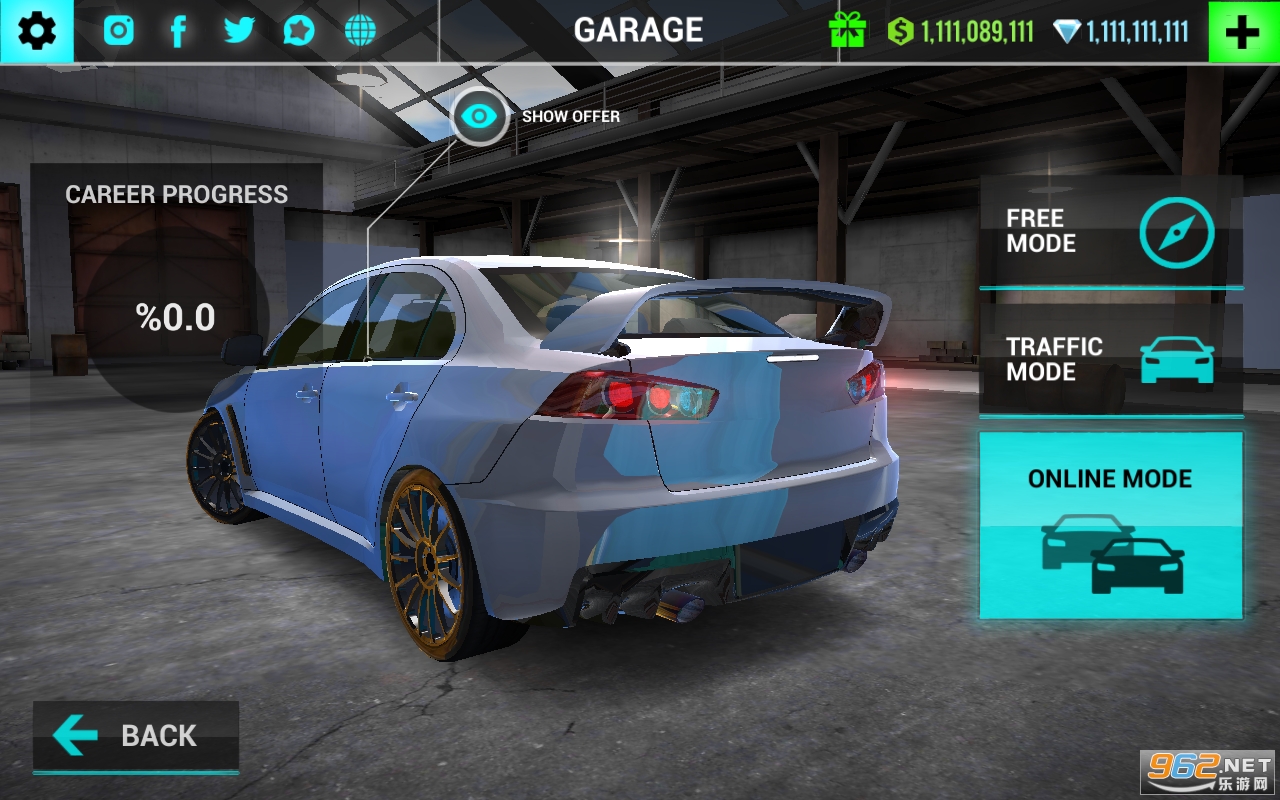
Task: Claim the green gift box
Action: point(847,31)
